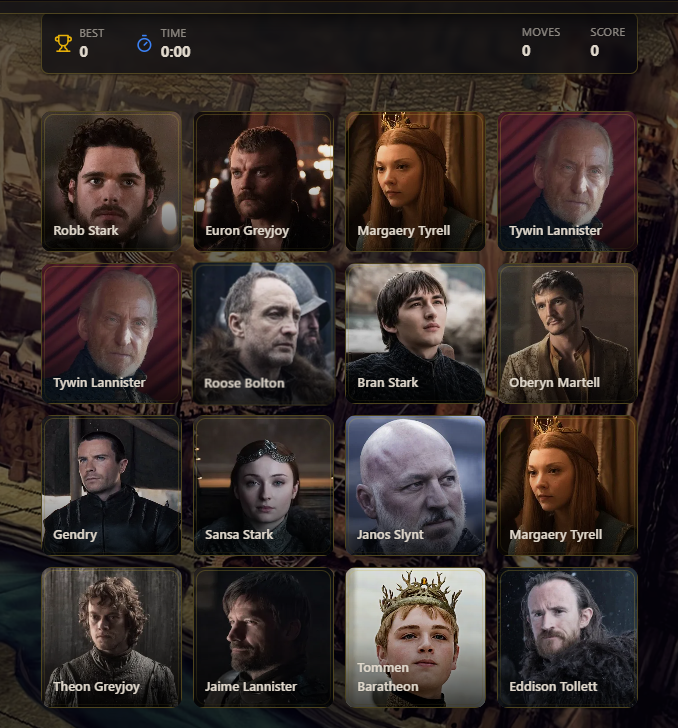
Task: Click the Oberyn Martell card
Action: 567,333
